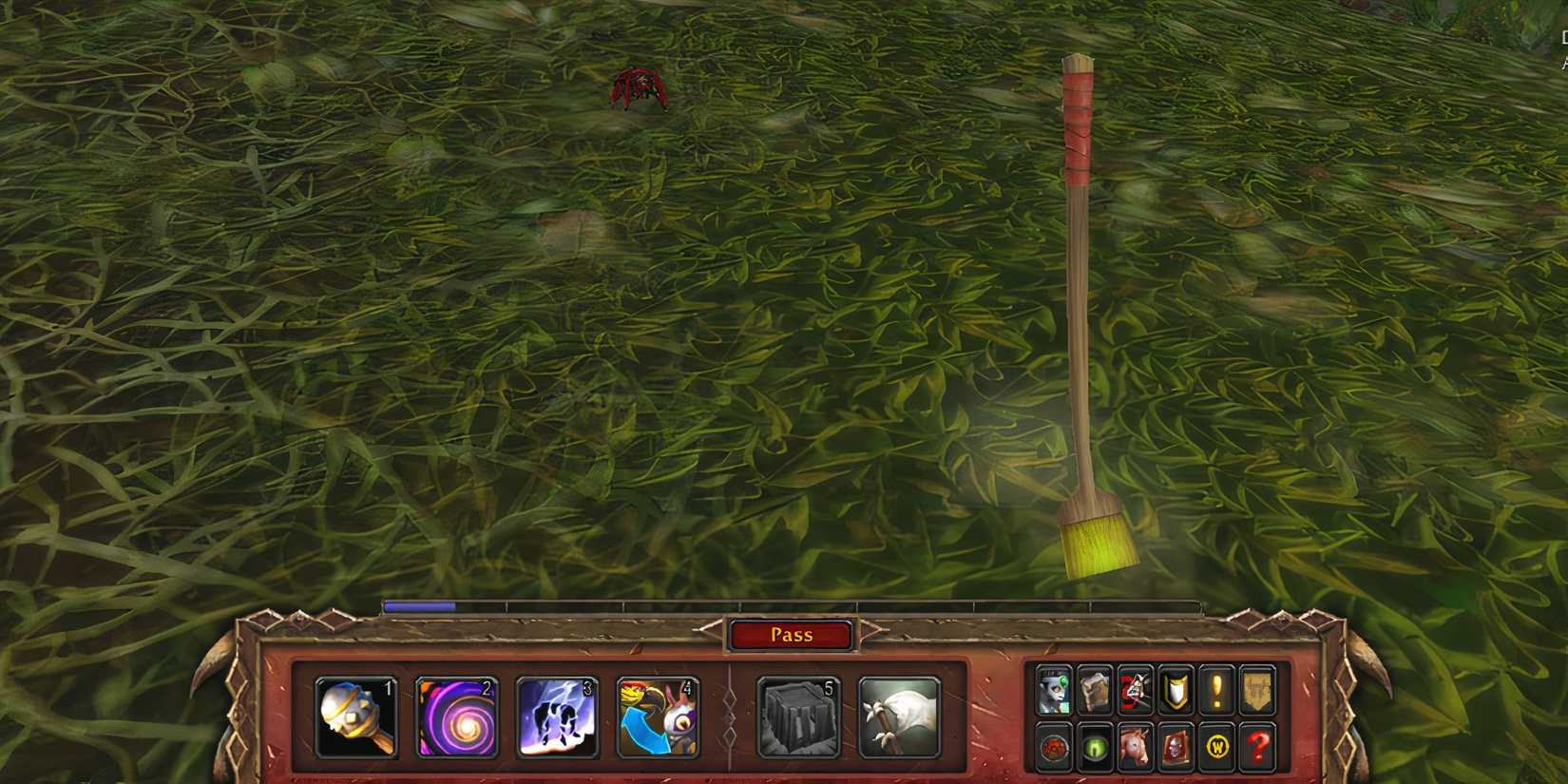Image resolution: width=1568 pixels, height=784 pixels.
Task: Cast the purple arcane swirl ability
Action: tap(458, 717)
